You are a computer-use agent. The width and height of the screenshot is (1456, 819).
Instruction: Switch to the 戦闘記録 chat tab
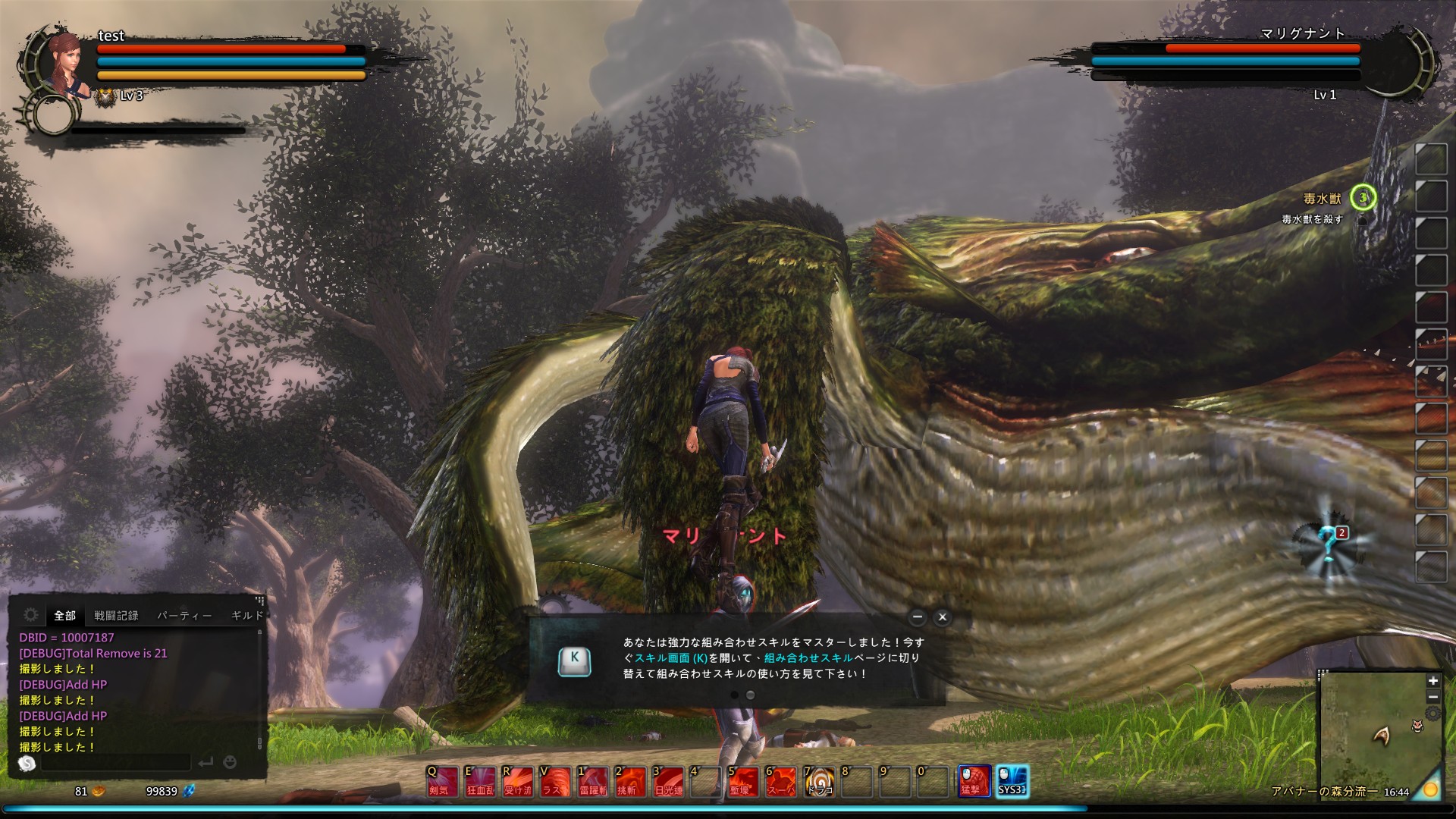[116, 616]
